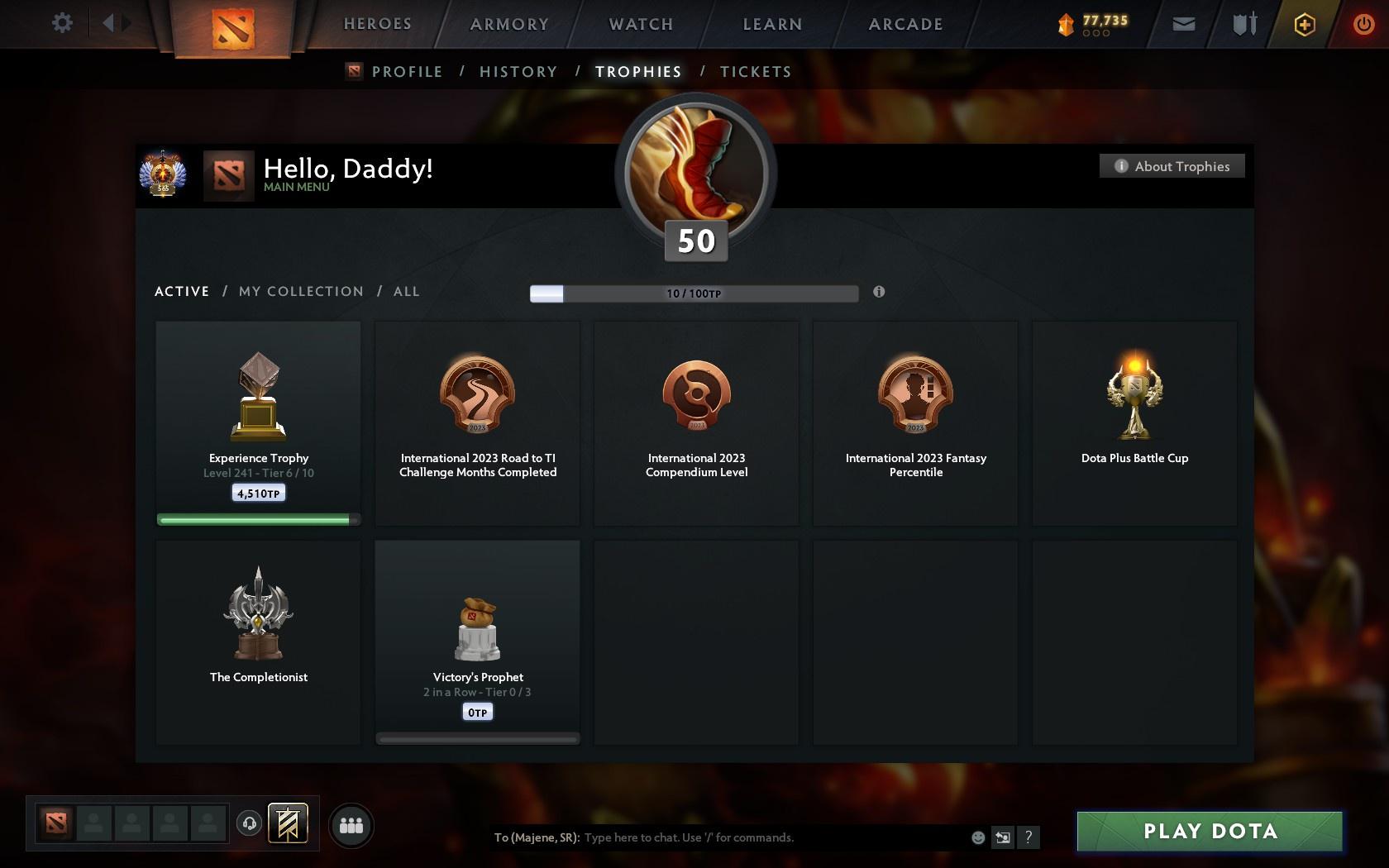Click the orange shards currency icon
1389x868 pixels.
1065,24
